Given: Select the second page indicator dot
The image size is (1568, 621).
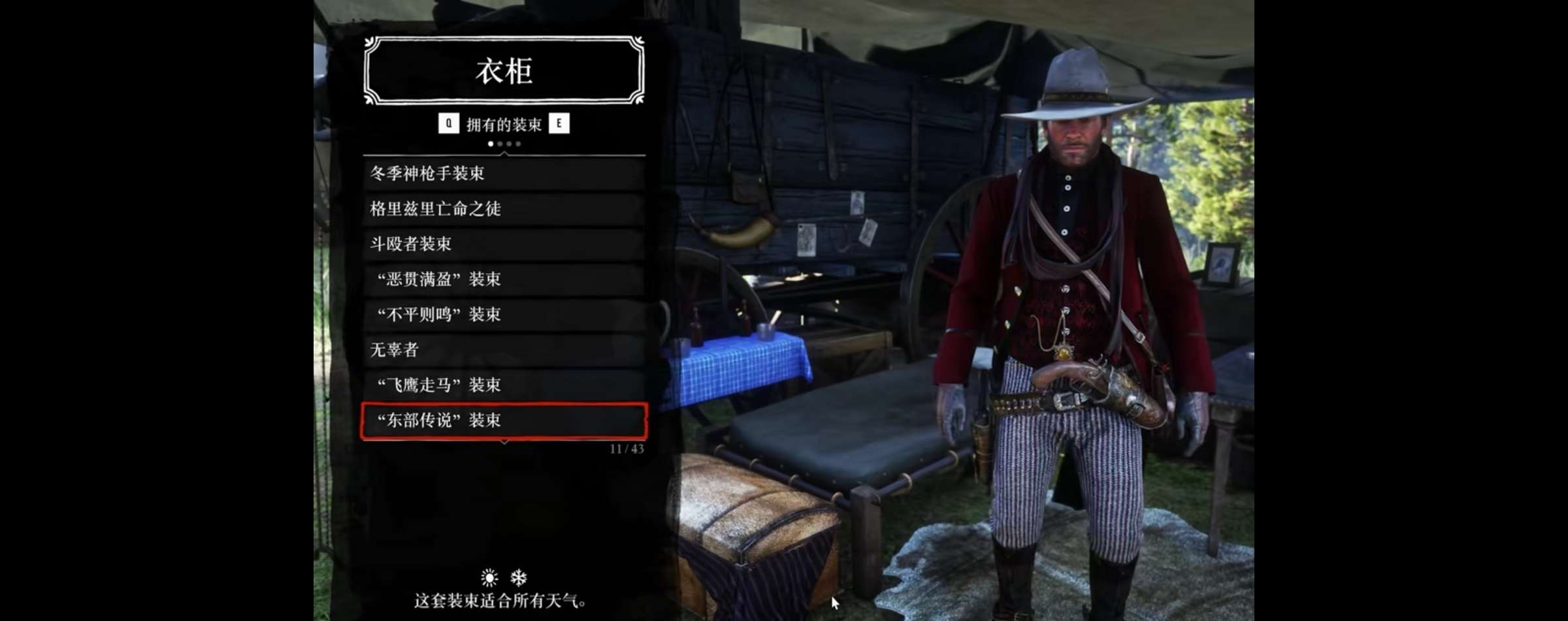Looking at the screenshot, I should coord(500,143).
